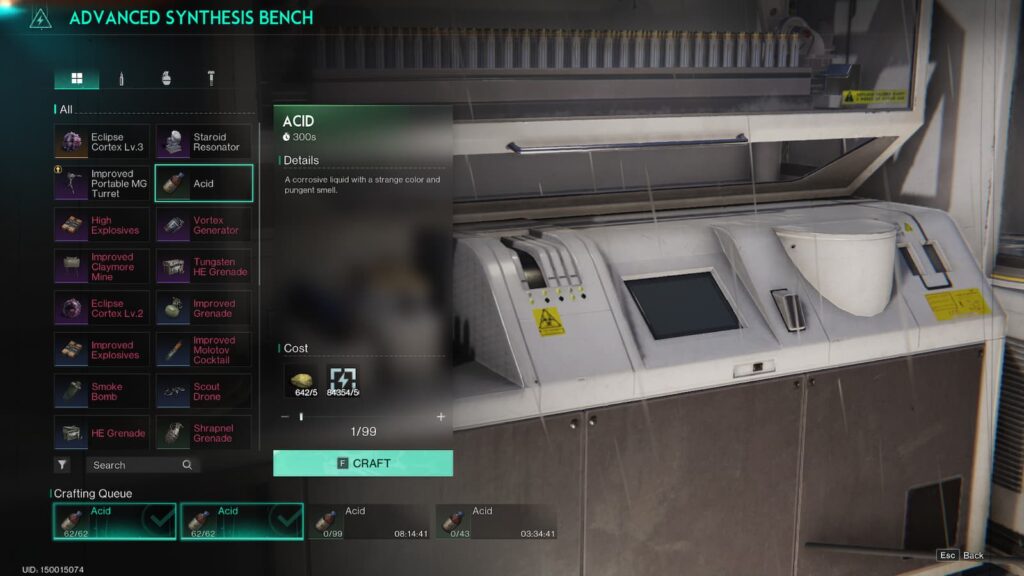Select the Shrapnel Grenade recipe
This screenshot has width=1024, height=576.
click(x=204, y=433)
